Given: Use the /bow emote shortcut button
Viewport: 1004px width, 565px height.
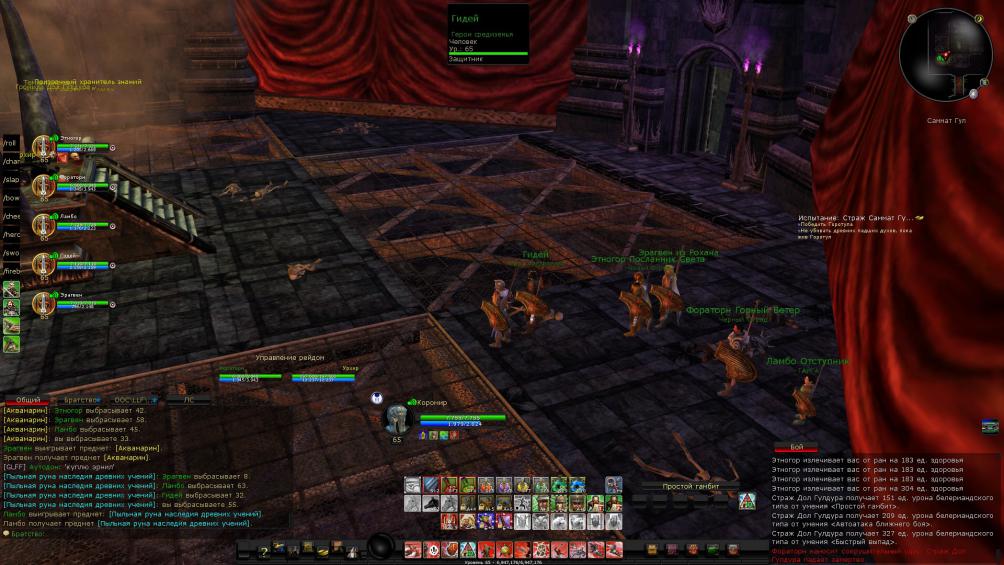Looking at the screenshot, I should pos(11,198).
